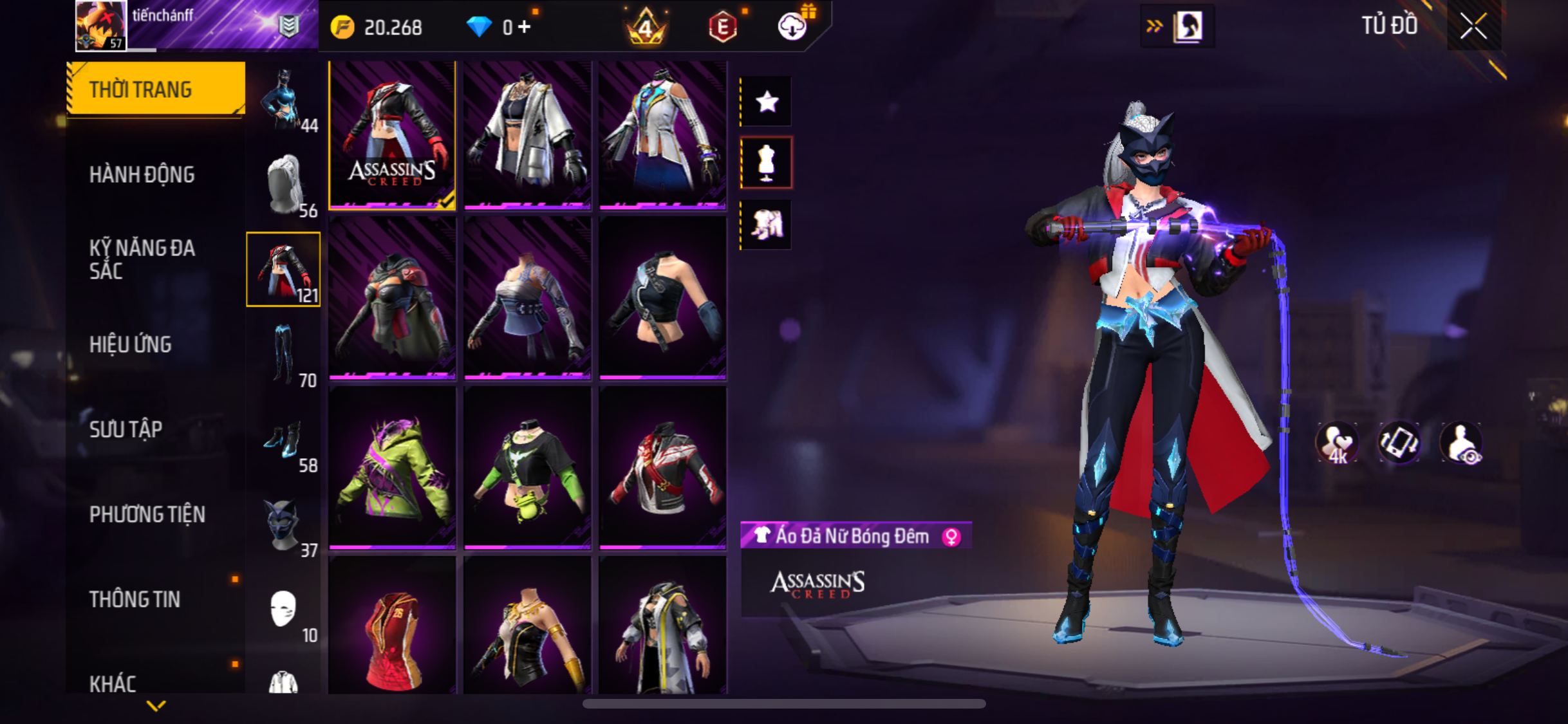Open the THÔNG TIN tab
This screenshot has width=1568, height=724.
tap(135, 600)
